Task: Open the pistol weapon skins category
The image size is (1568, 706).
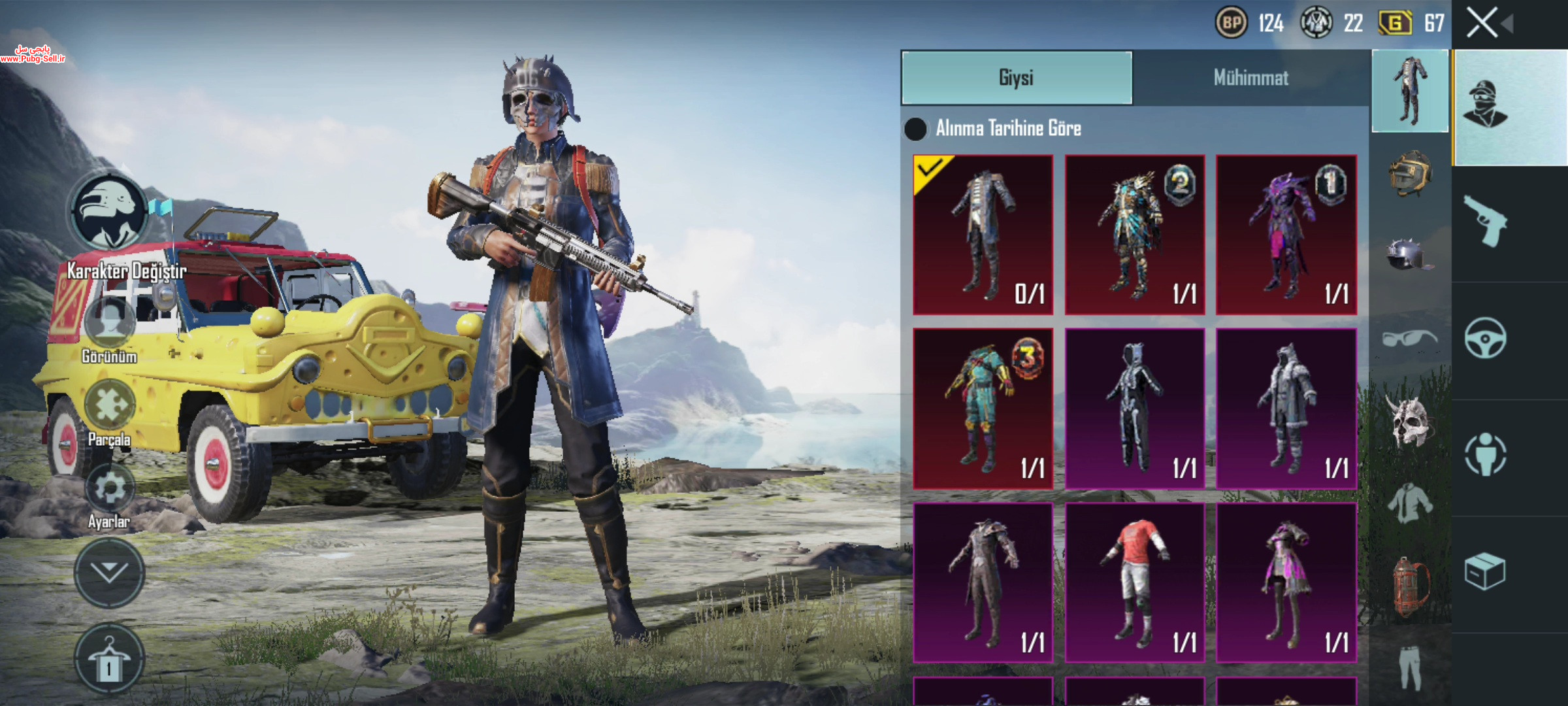Action: click(x=1485, y=221)
